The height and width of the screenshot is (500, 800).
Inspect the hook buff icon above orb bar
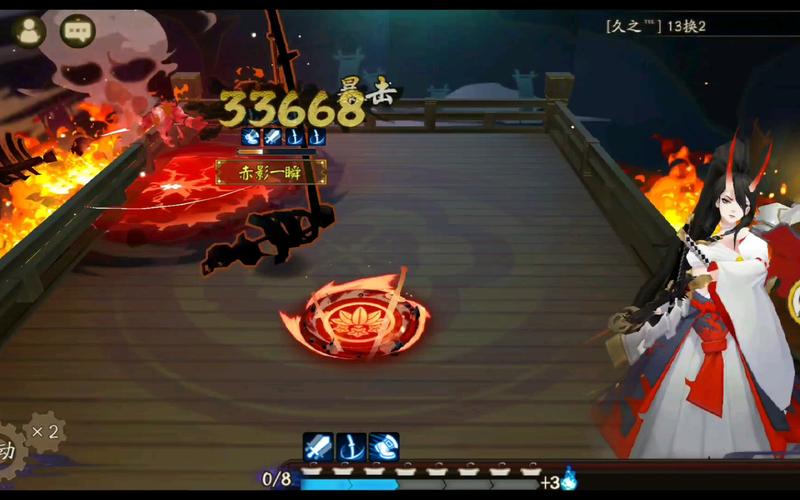click(351, 447)
